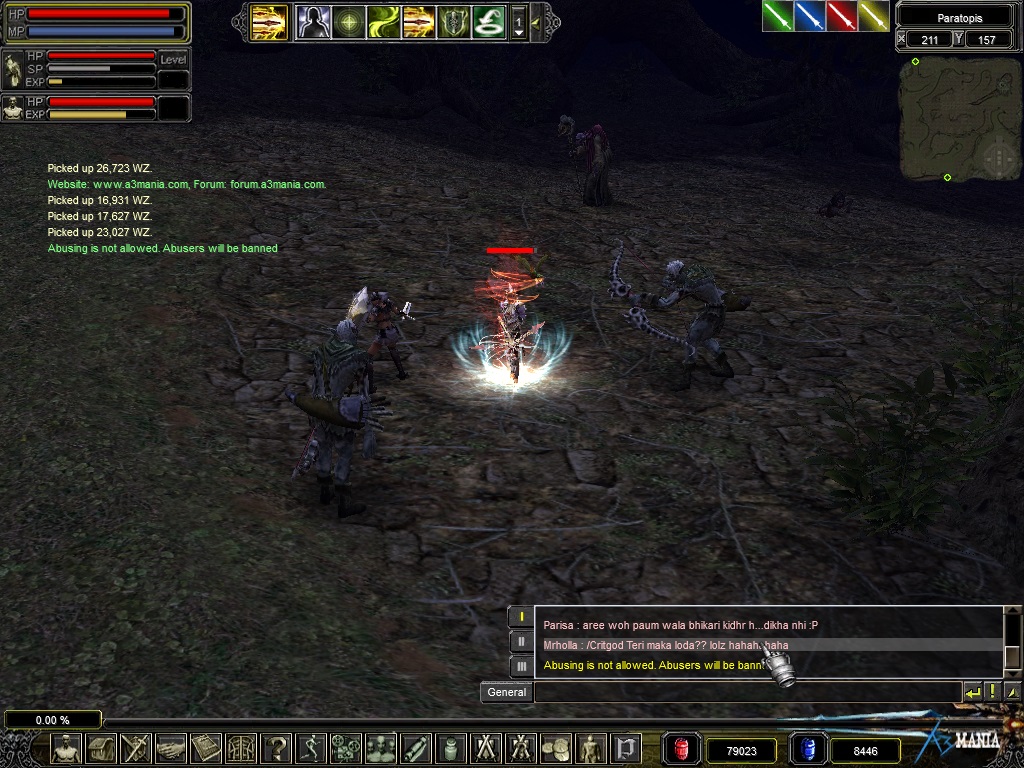Send the chat message with the enter arrow button
Screen dimensions: 1024x768
pyautogui.click(x=972, y=692)
